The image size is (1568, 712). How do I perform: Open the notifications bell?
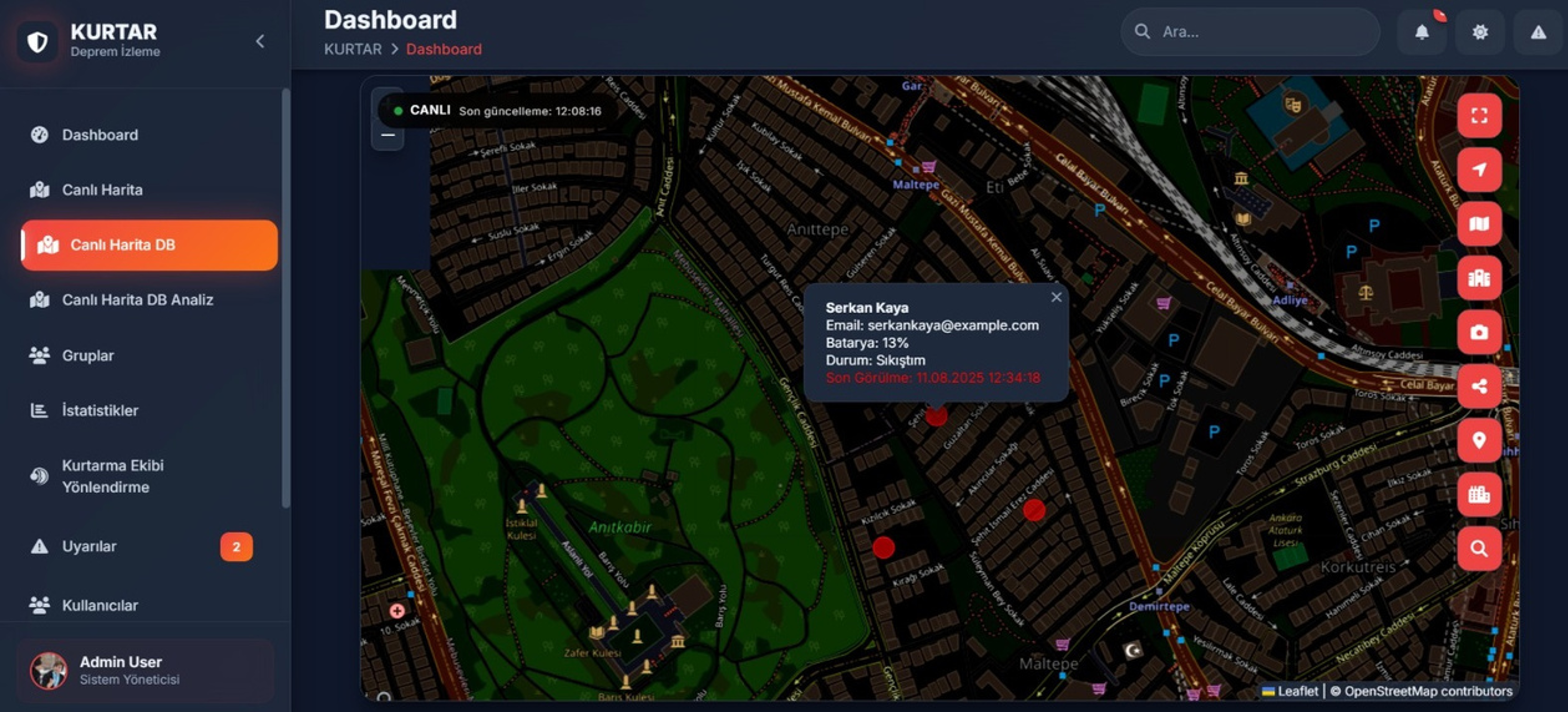[x=1422, y=31]
